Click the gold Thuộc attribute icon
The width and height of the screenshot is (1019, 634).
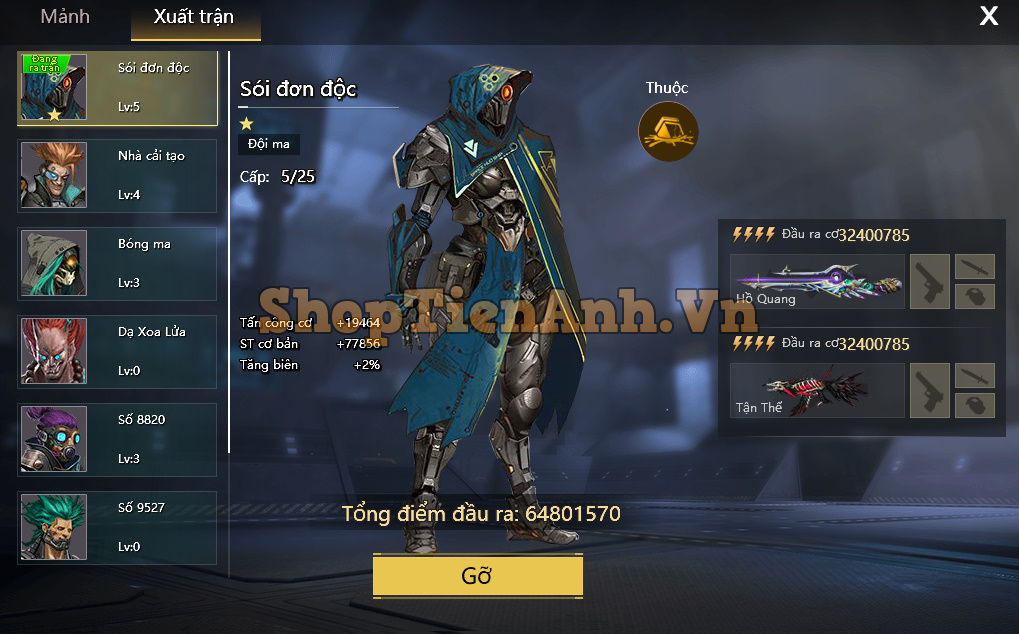click(668, 131)
